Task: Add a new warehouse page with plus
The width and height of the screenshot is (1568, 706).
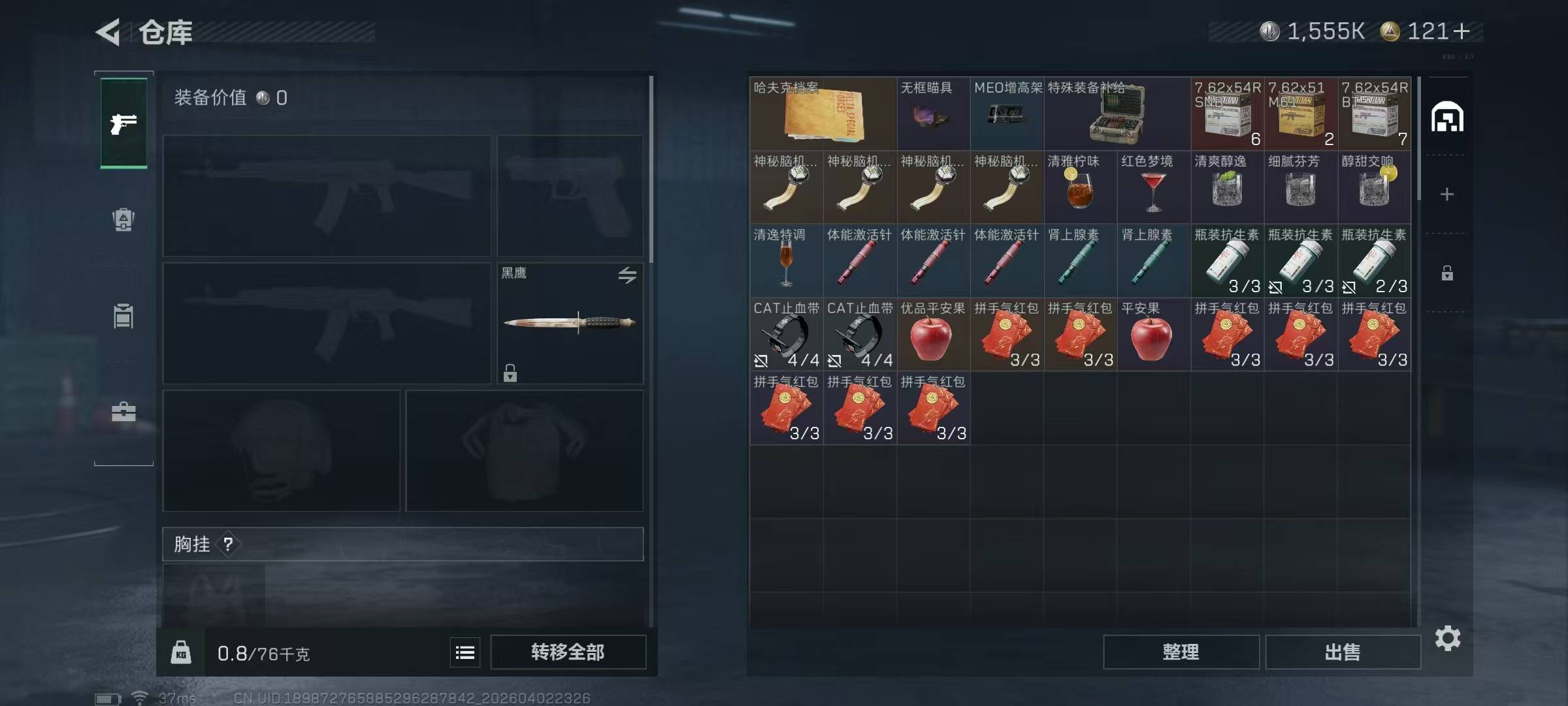Action: coord(1447,194)
